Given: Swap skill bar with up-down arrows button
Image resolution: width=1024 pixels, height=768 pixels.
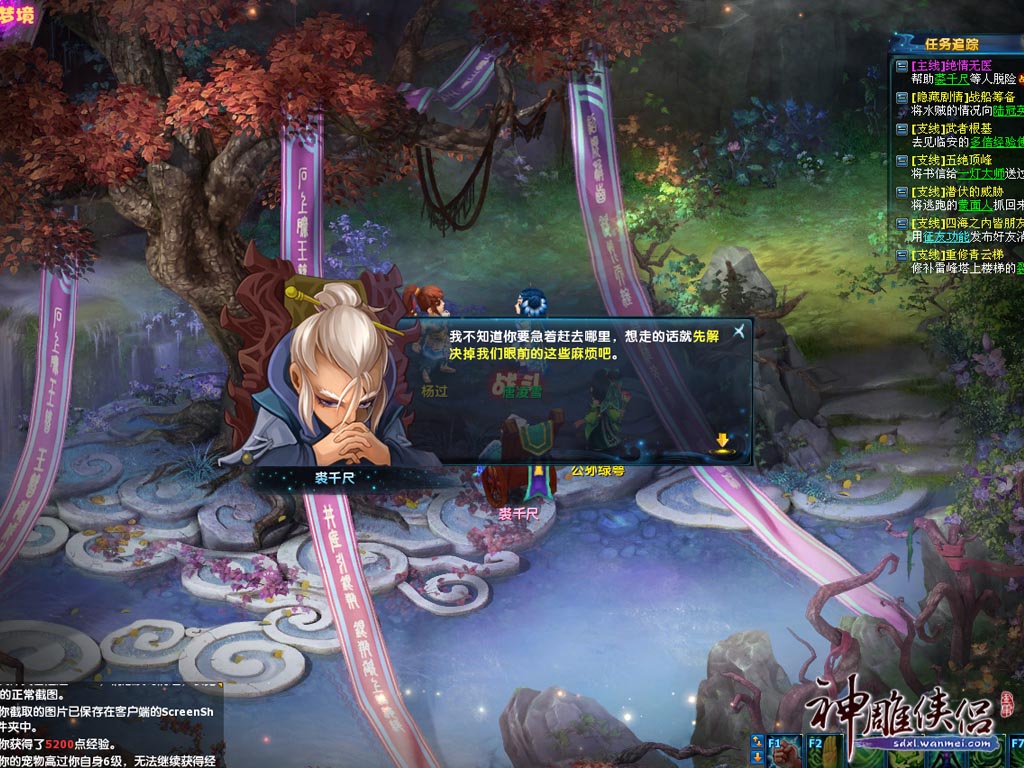Looking at the screenshot, I should (x=758, y=742).
